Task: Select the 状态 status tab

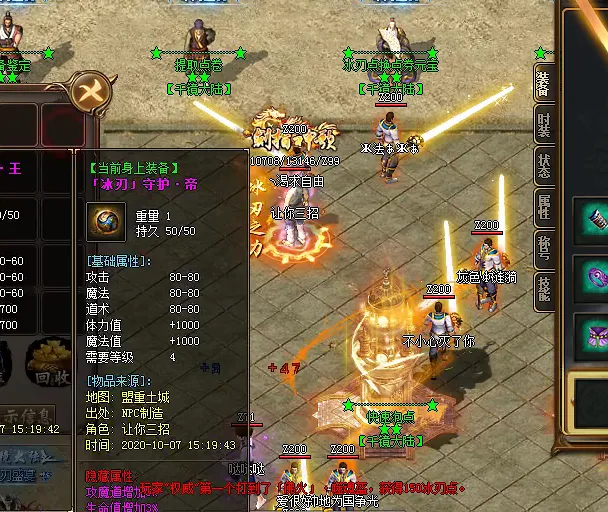Action: (x=543, y=166)
